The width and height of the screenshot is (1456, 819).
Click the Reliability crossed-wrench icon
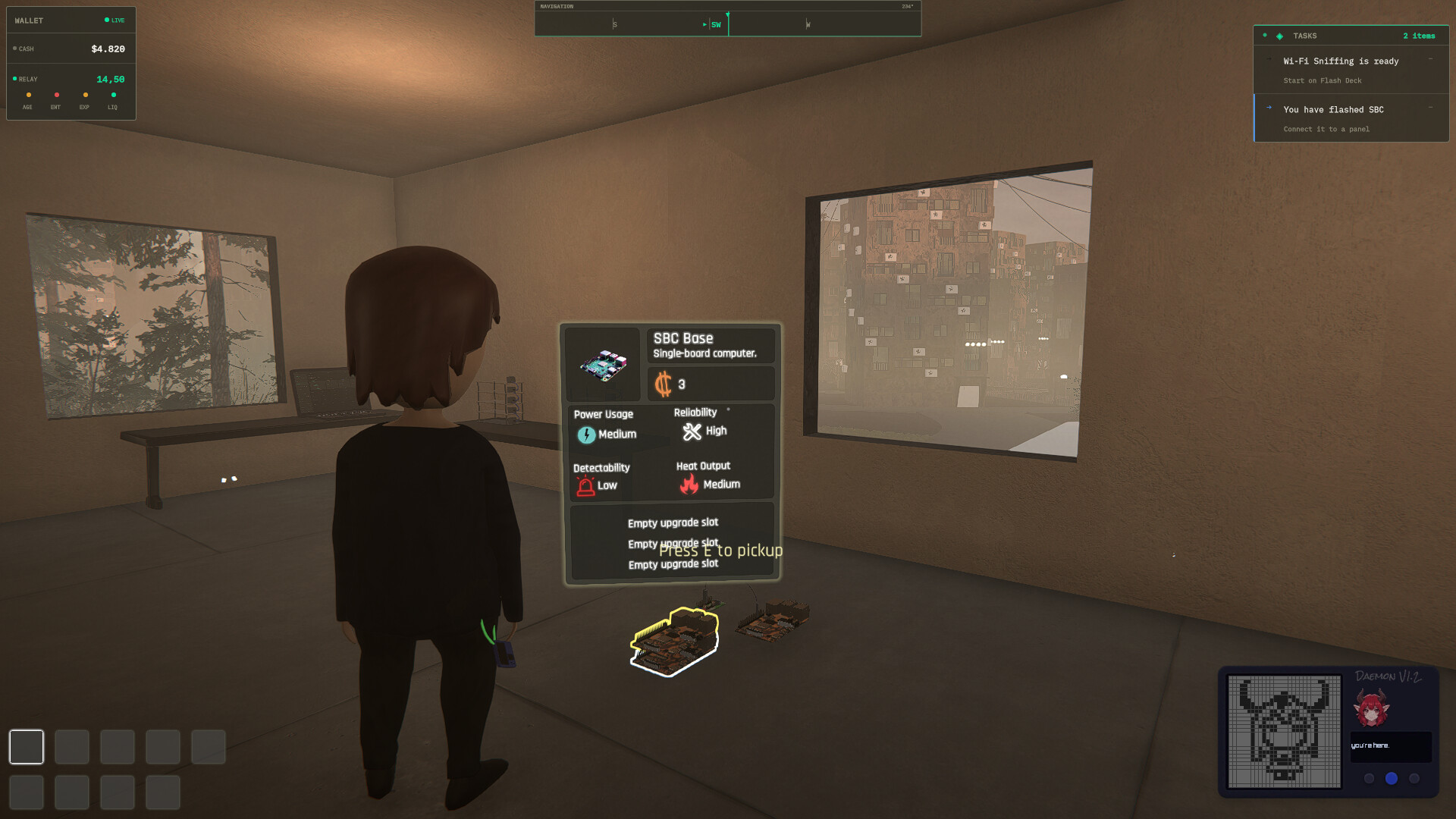(x=692, y=431)
